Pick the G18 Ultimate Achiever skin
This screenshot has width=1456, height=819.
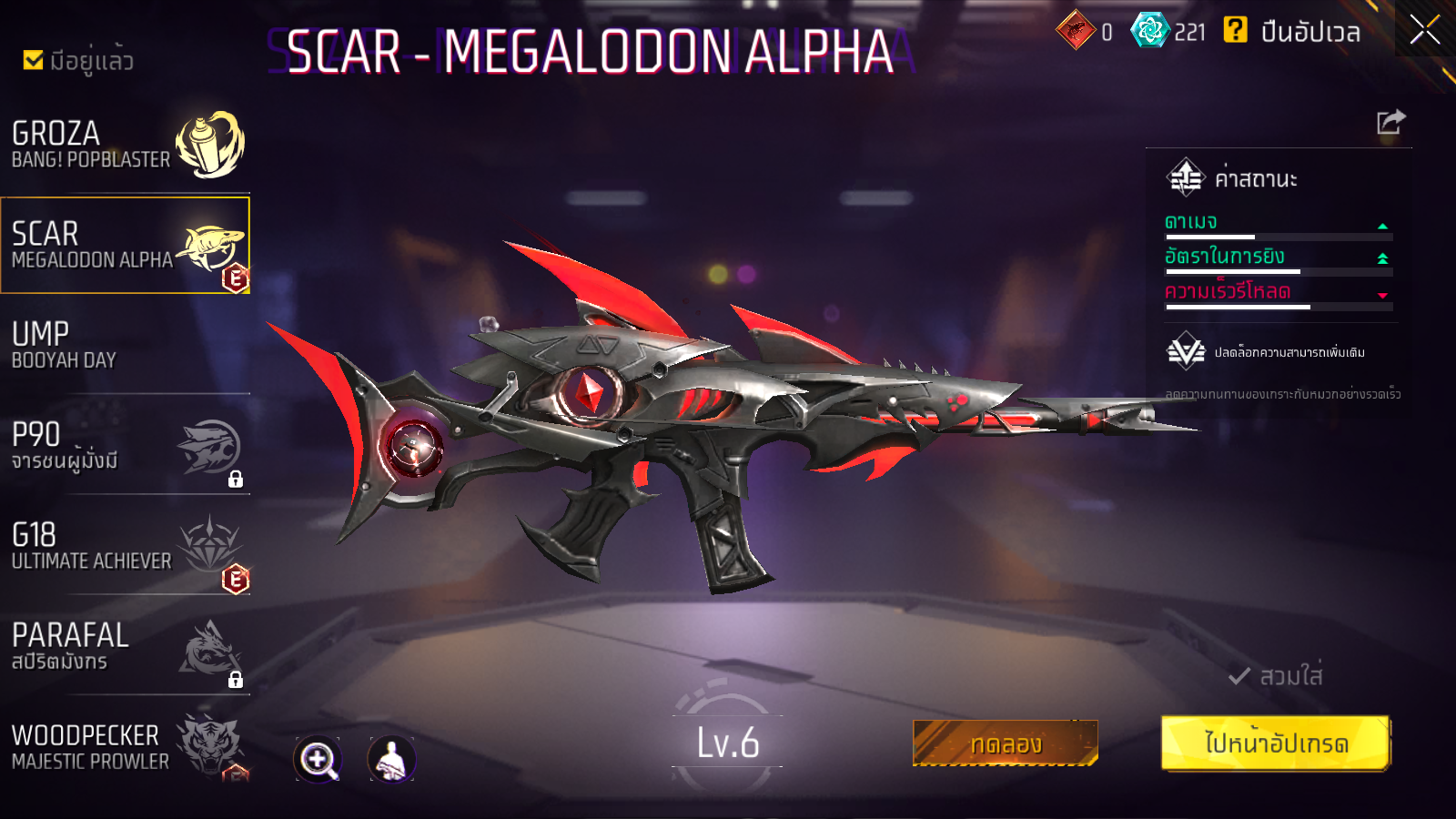(126, 546)
